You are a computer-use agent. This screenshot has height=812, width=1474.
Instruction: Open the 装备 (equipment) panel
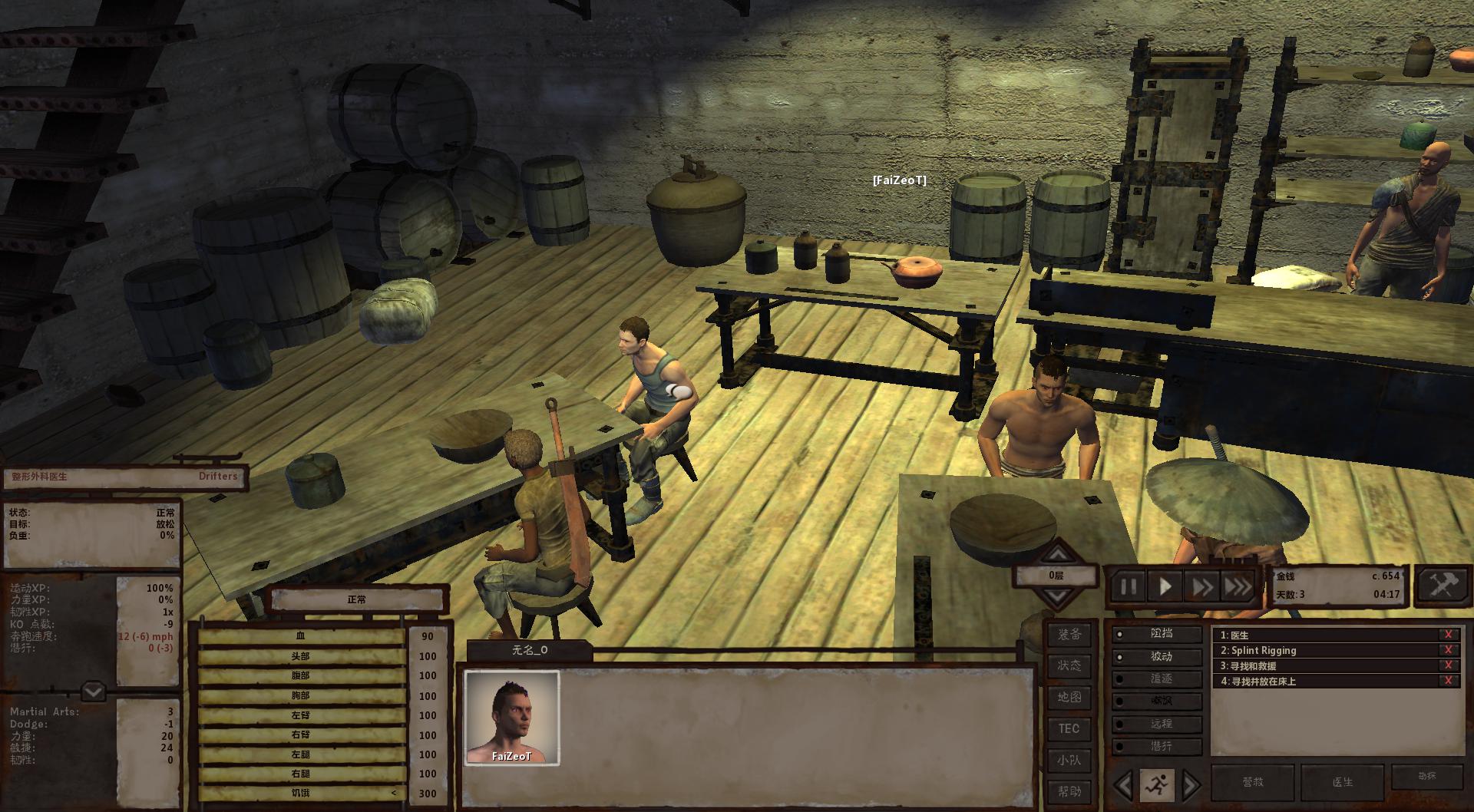1069,635
